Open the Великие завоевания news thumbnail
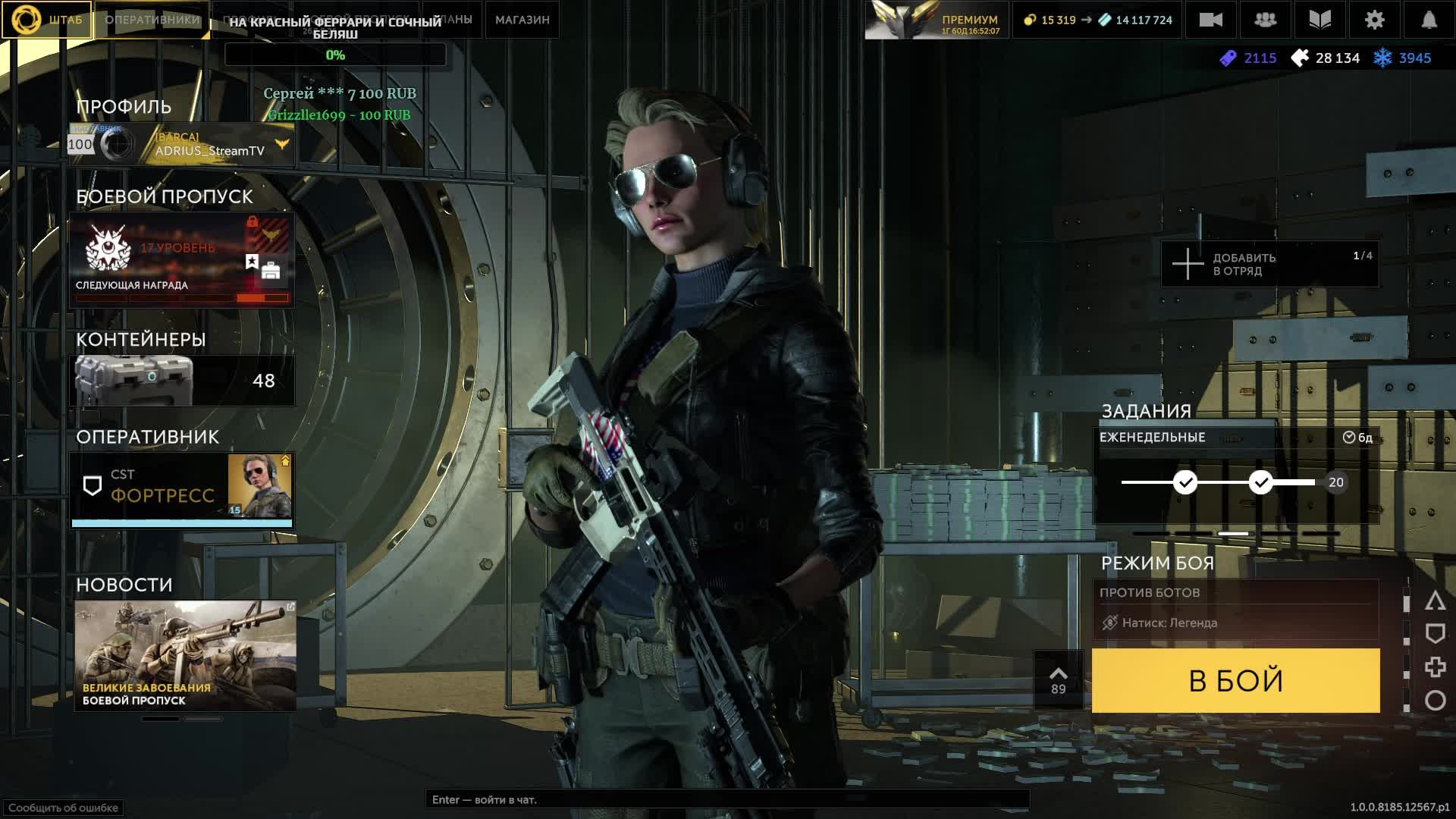The width and height of the screenshot is (1456, 819). click(x=185, y=655)
